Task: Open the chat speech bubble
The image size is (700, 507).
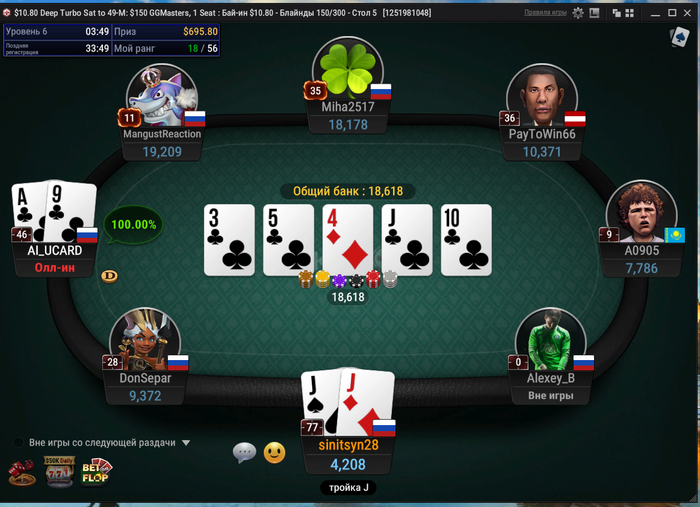Action: tap(244, 453)
